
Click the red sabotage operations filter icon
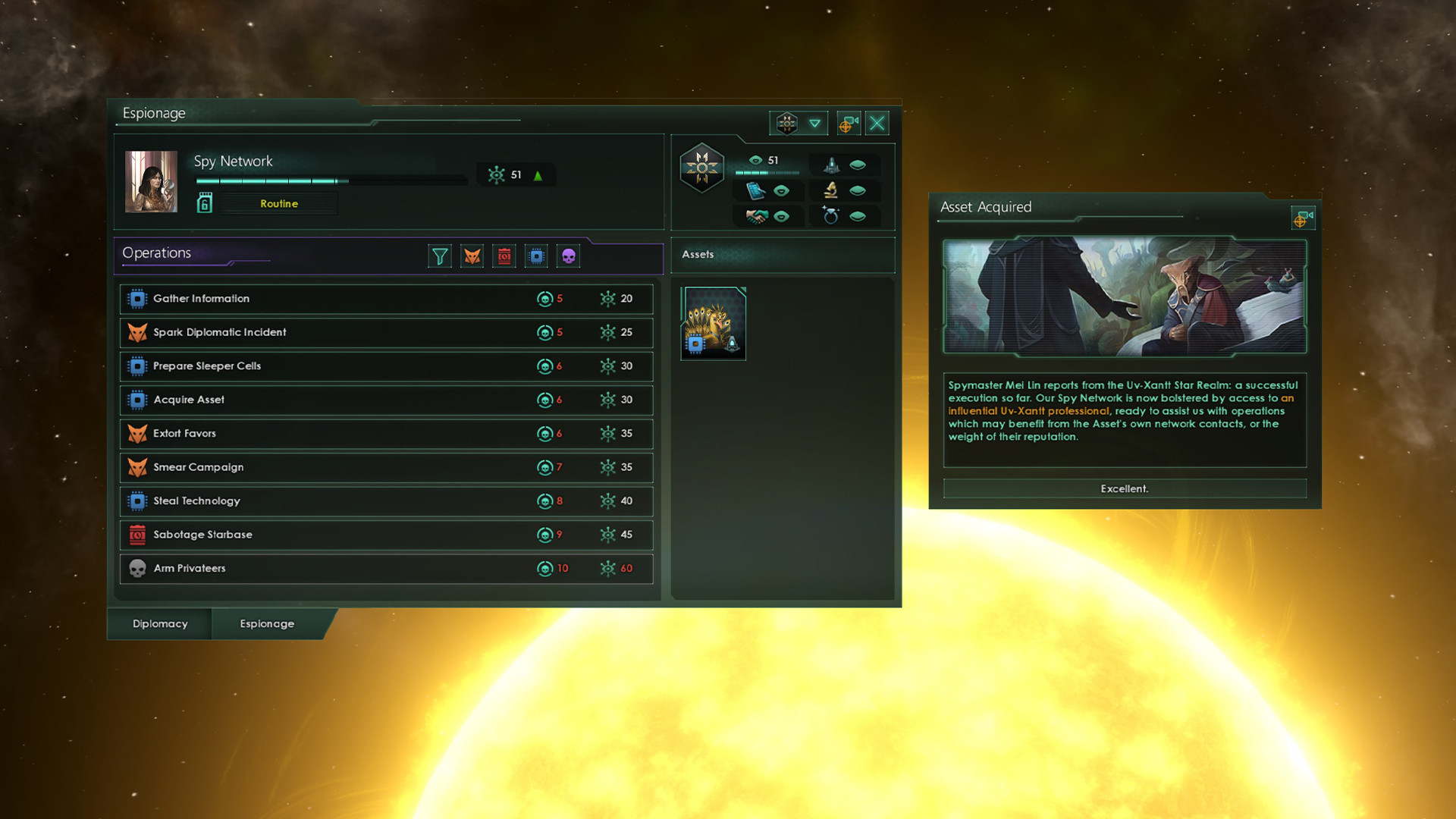click(504, 256)
